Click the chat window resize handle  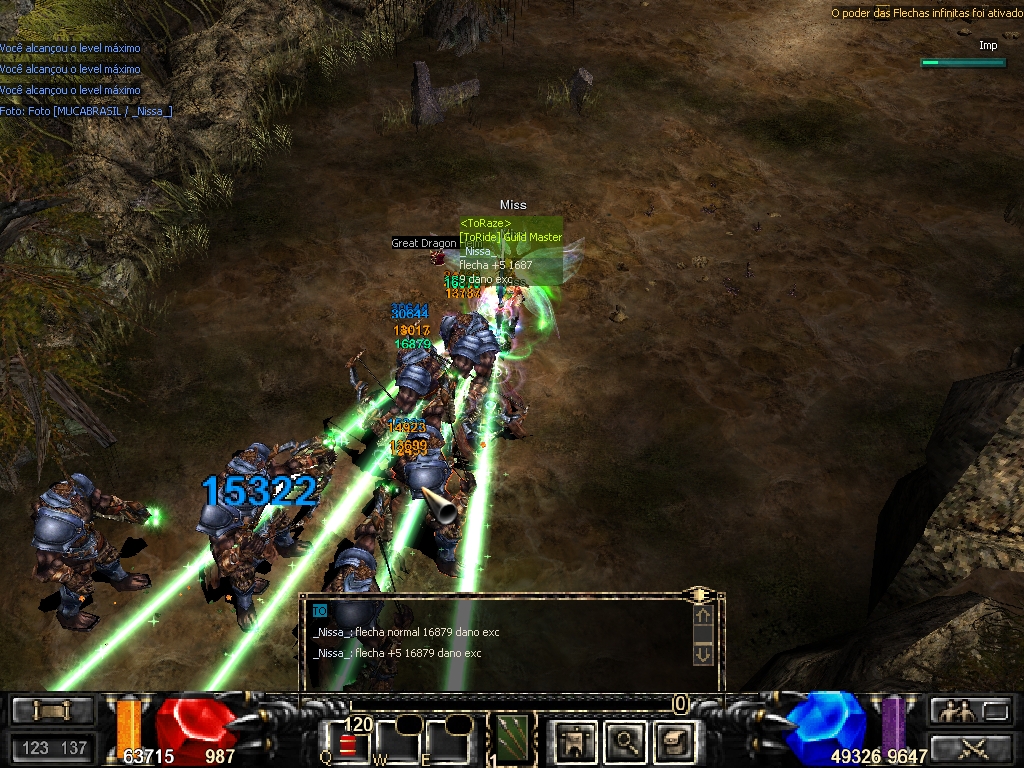(x=697, y=595)
